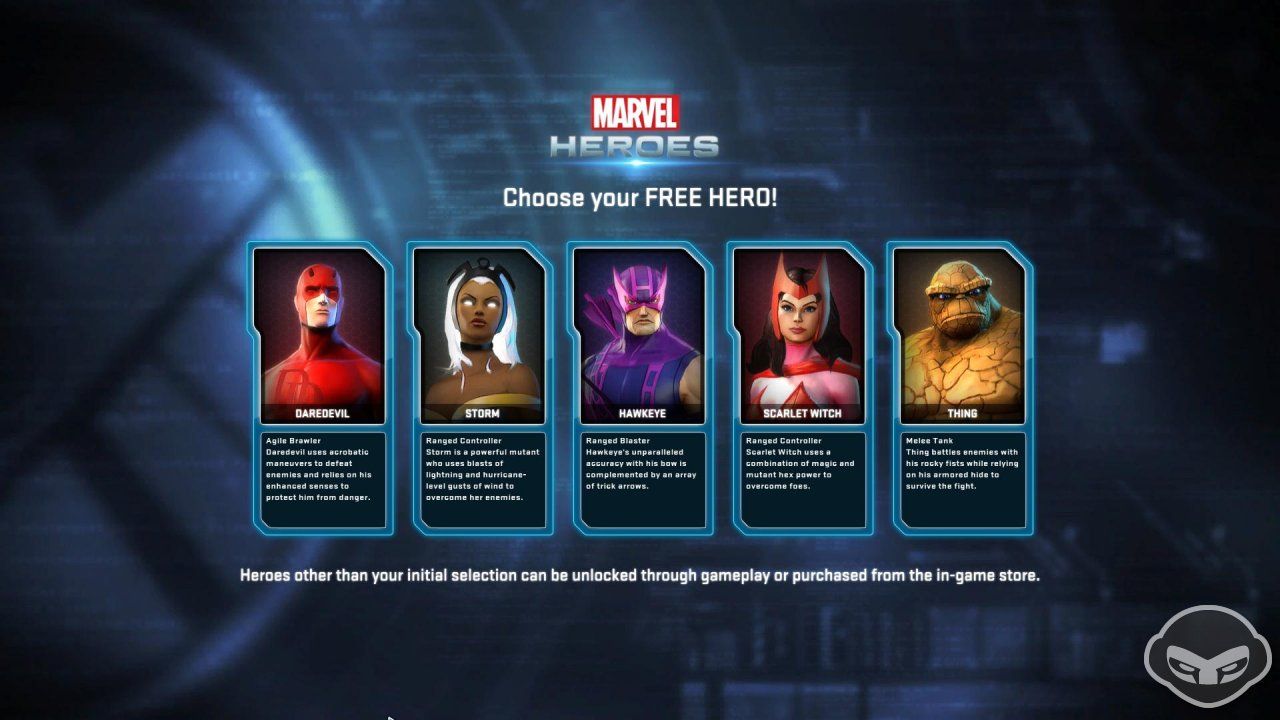Select Storm's hero portrait

[482, 330]
